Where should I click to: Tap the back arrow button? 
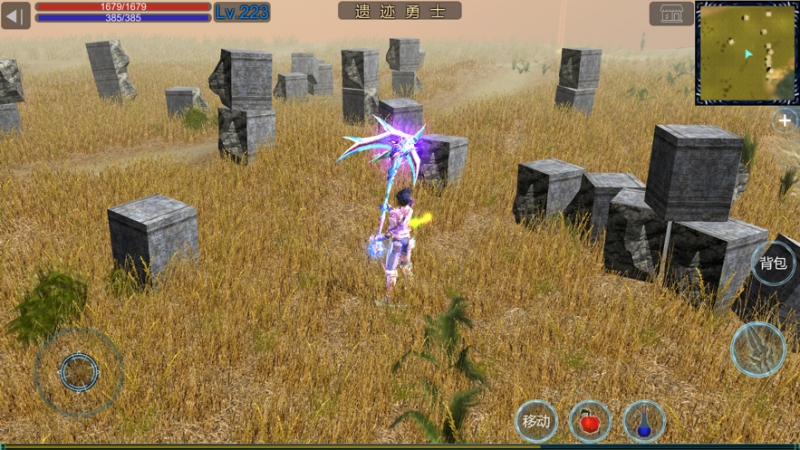point(15,14)
